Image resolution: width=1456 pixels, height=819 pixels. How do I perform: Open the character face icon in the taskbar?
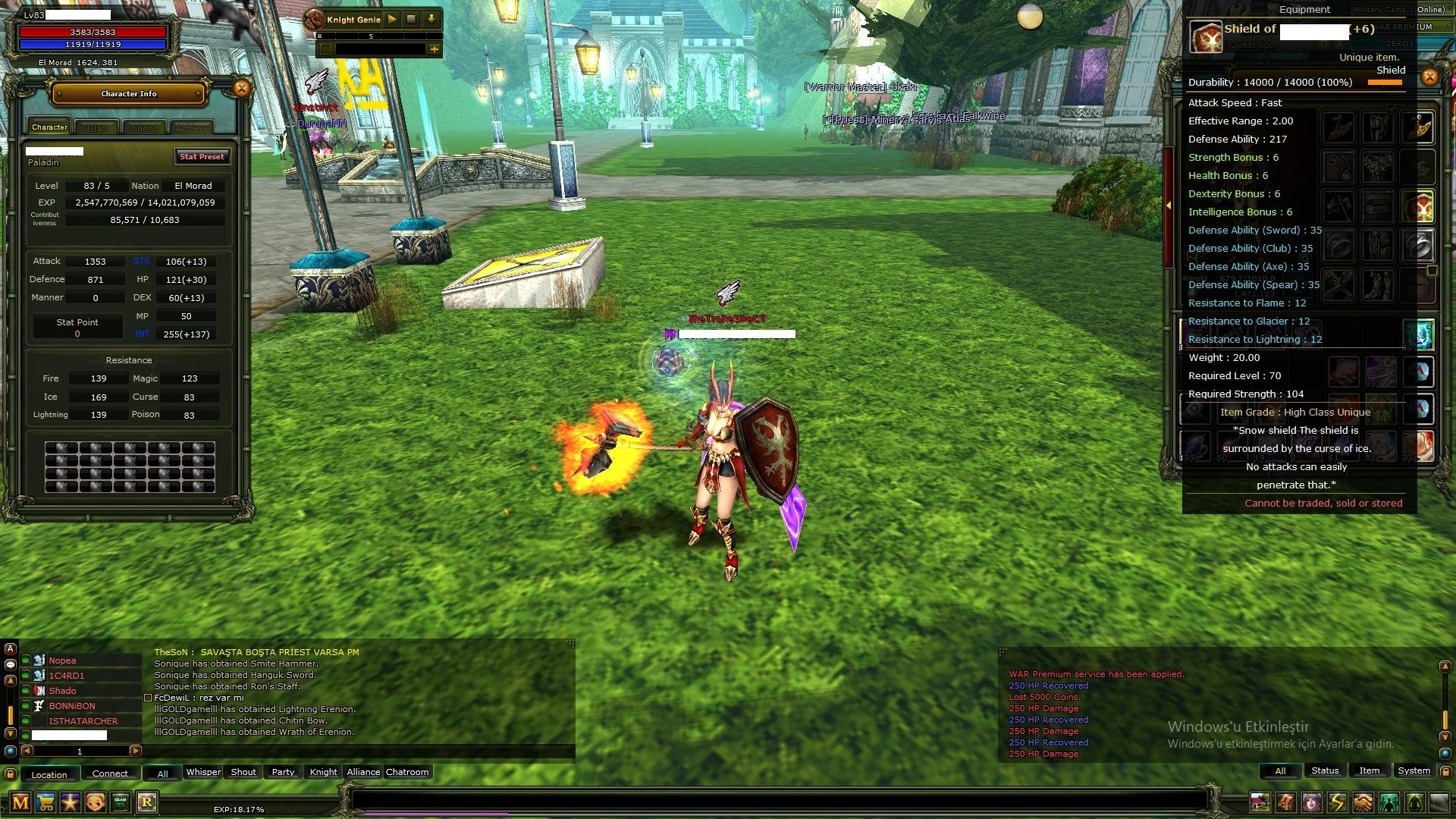(x=94, y=802)
